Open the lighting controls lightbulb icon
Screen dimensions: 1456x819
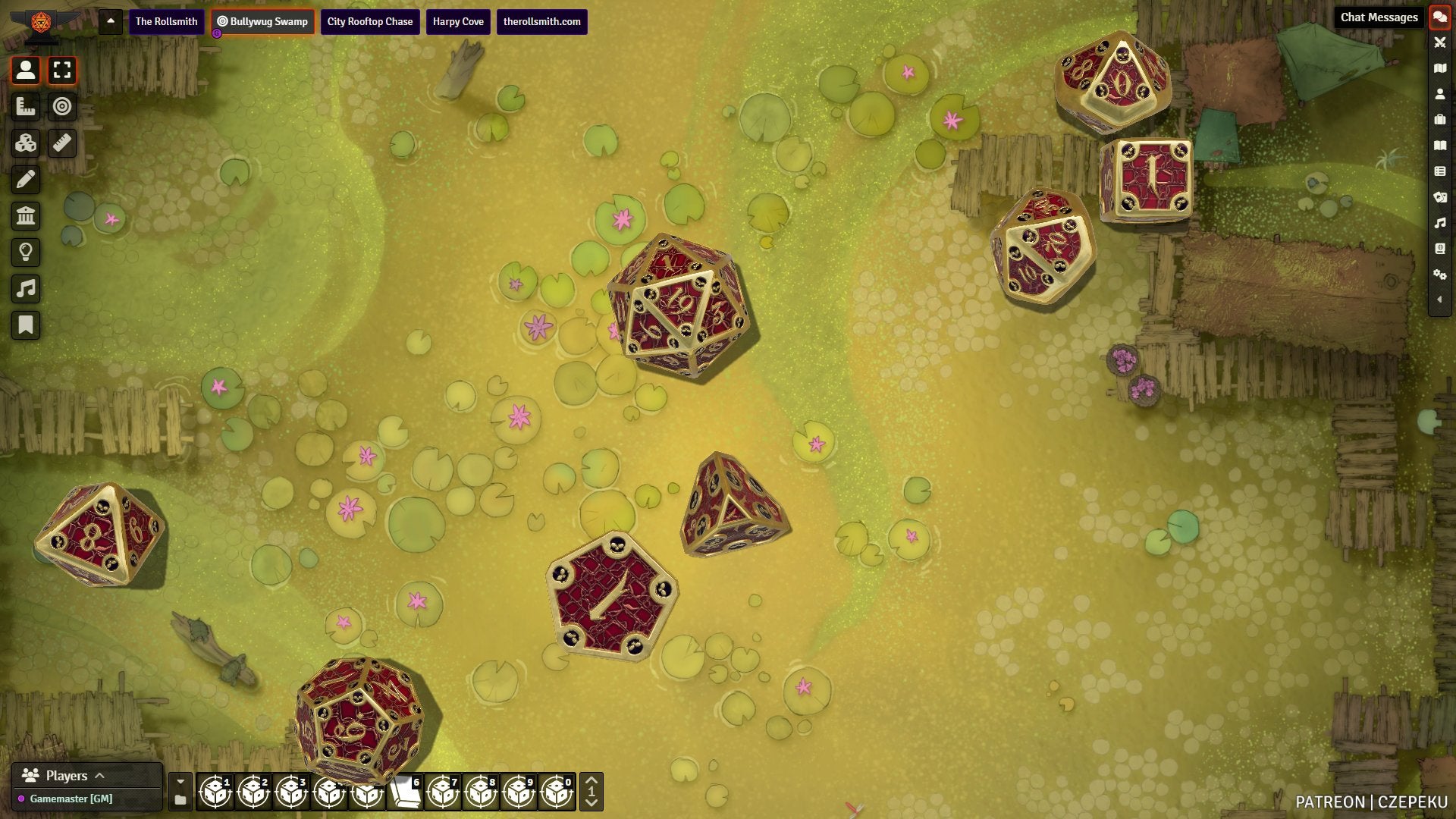26,252
